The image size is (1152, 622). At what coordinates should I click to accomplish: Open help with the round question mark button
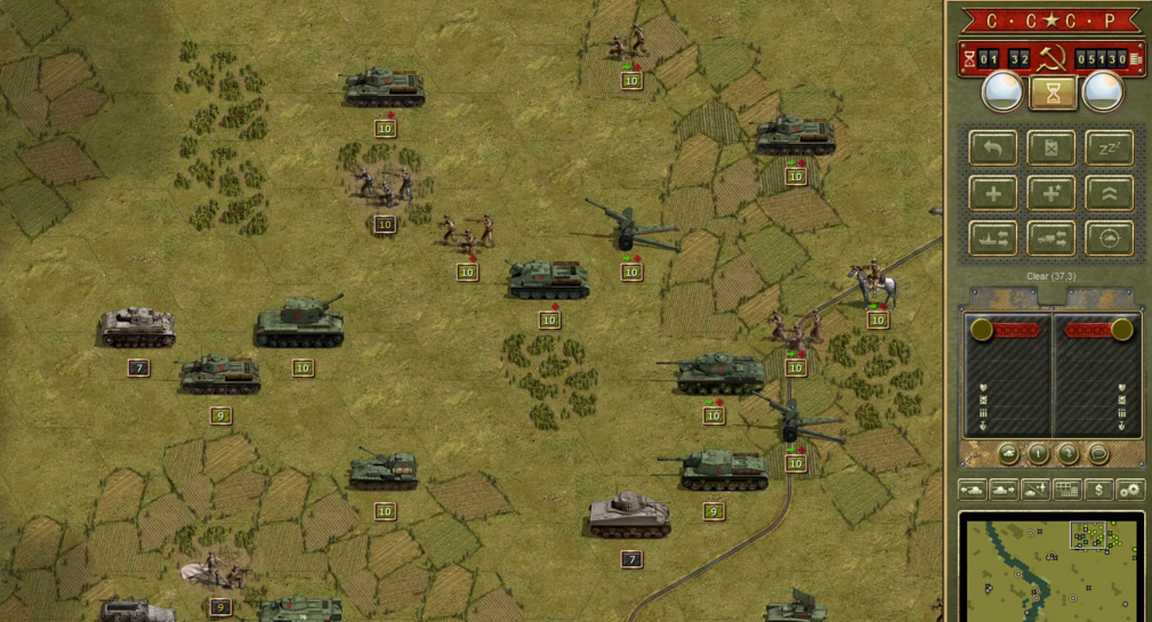click(1068, 454)
